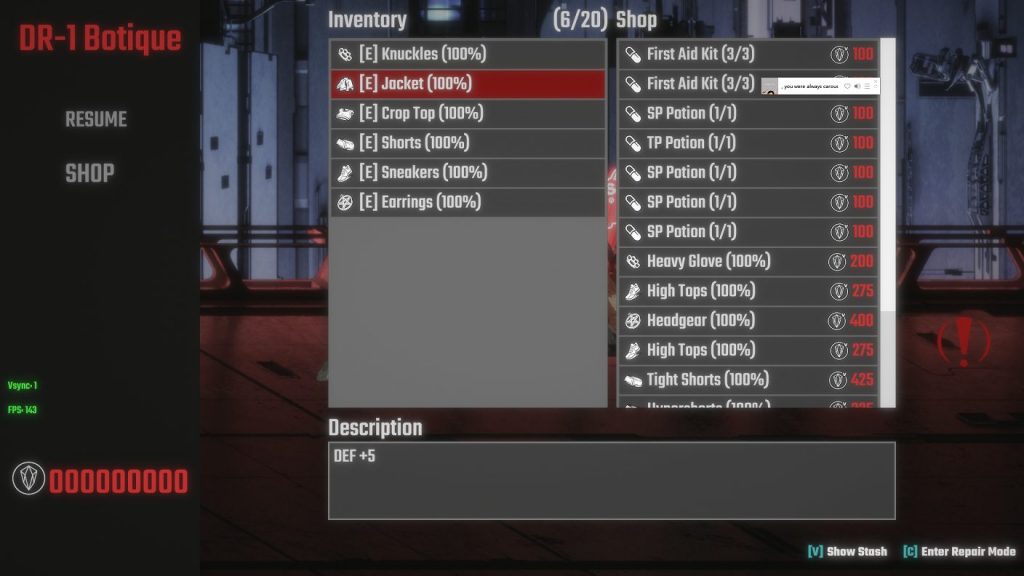Resume the game from the menu
This screenshot has width=1024, height=576.
tap(96, 119)
